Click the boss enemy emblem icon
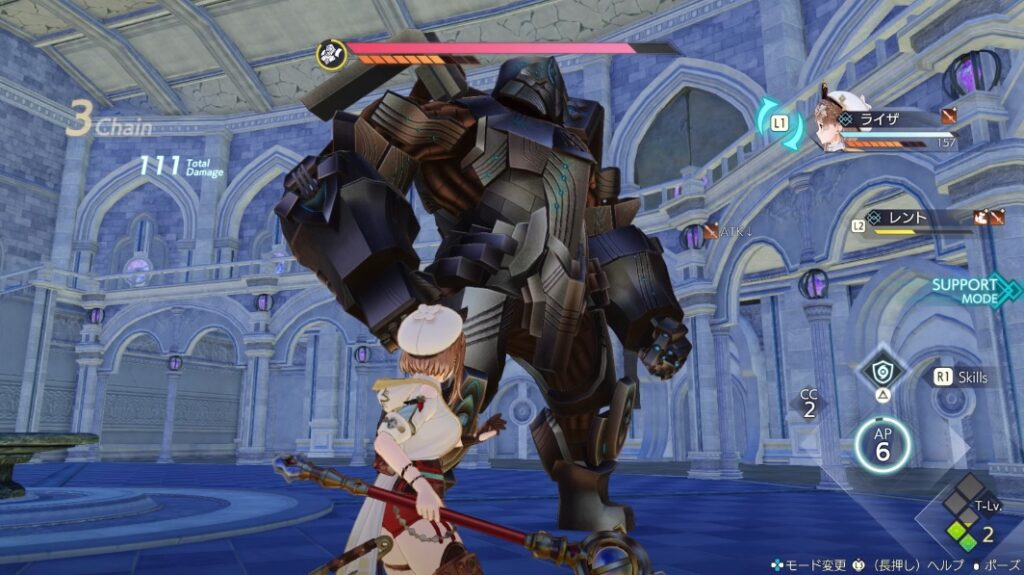This screenshot has height=575, width=1024. click(x=331, y=53)
